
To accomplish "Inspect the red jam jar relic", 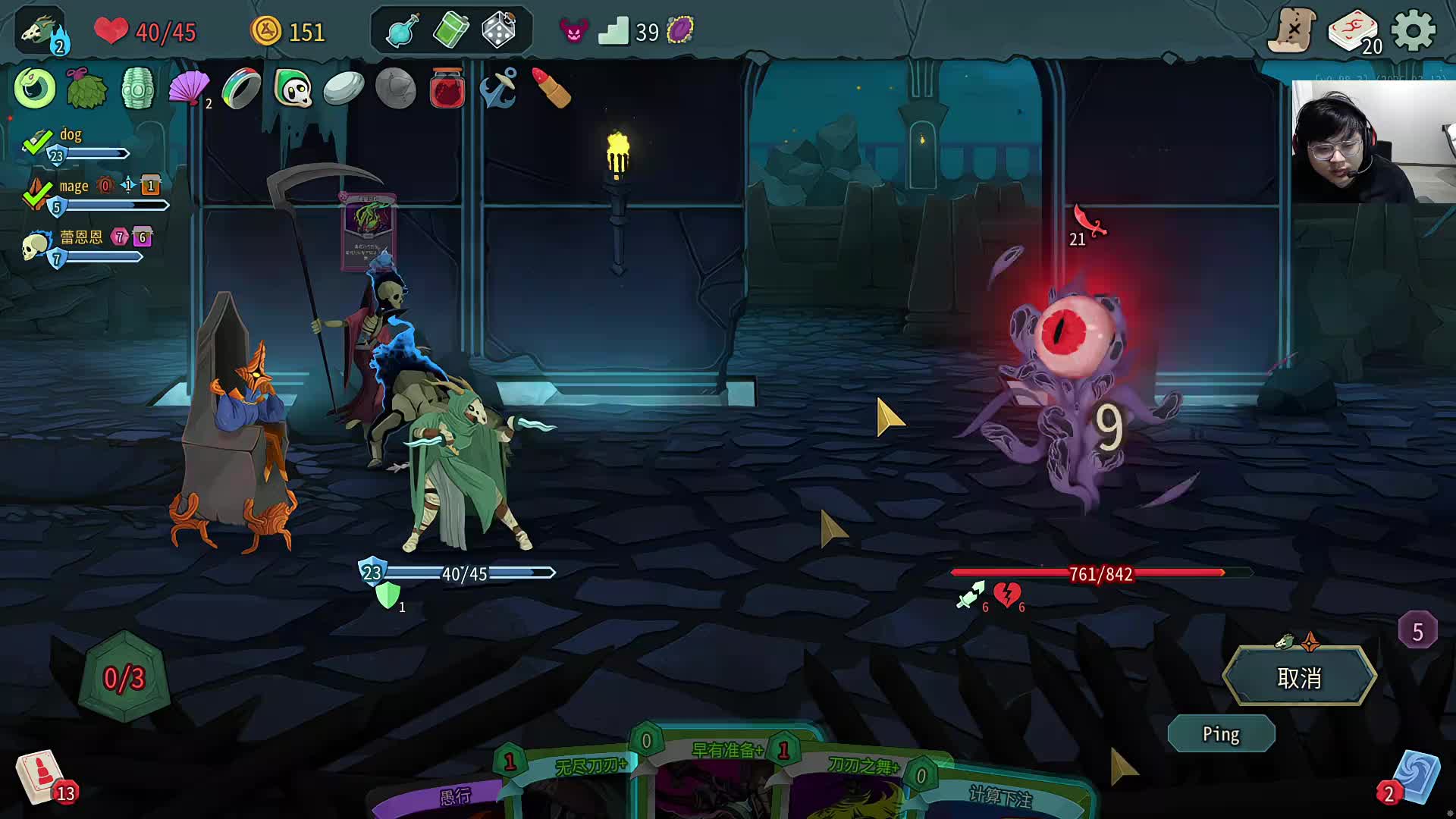I will tap(447, 89).
